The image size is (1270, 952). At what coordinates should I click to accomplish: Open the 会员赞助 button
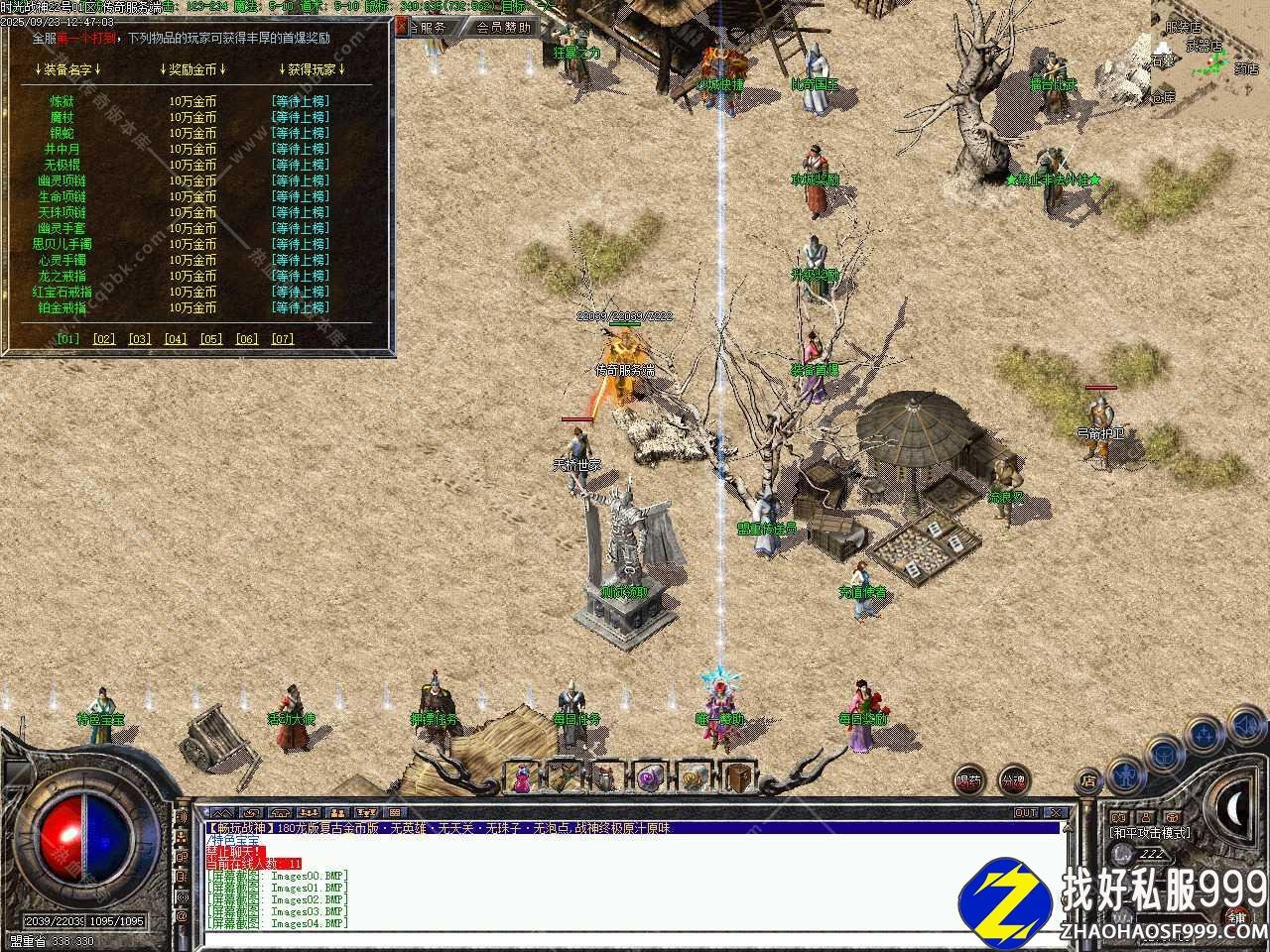click(505, 28)
